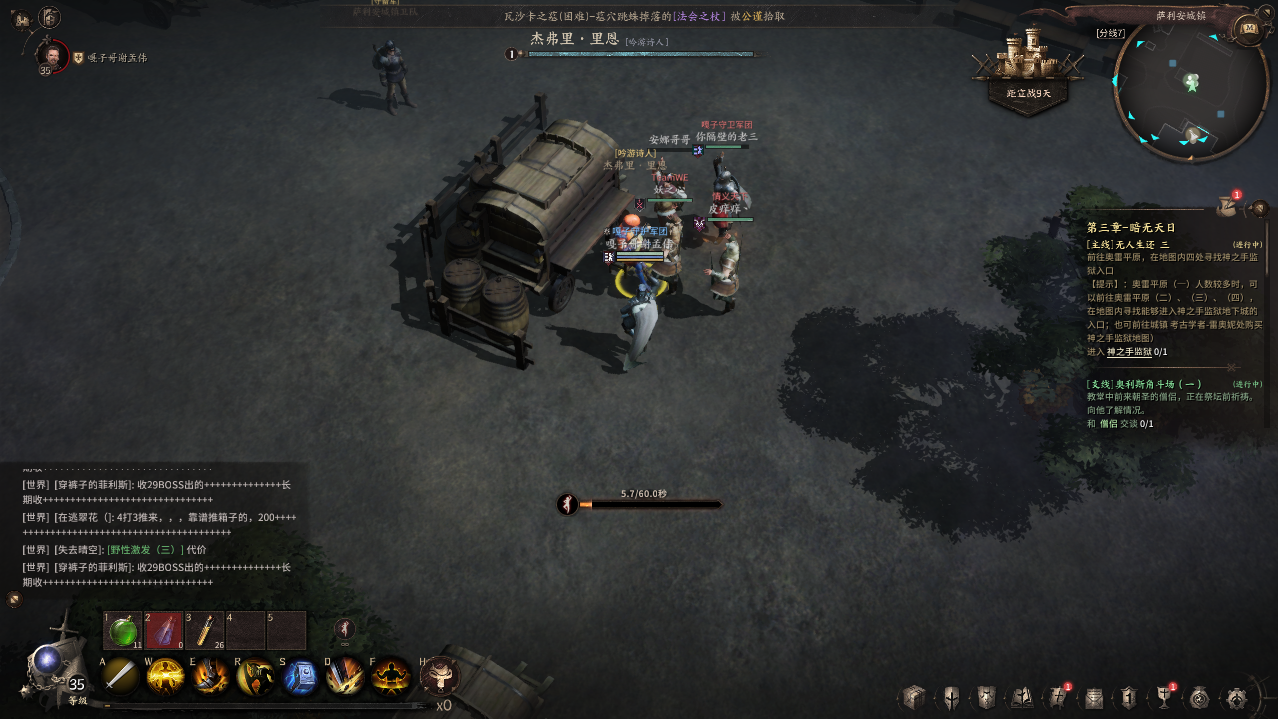Open the mail envelope icon
The width and height of the screenshot is (1278, 719).
coord(1094,697)
